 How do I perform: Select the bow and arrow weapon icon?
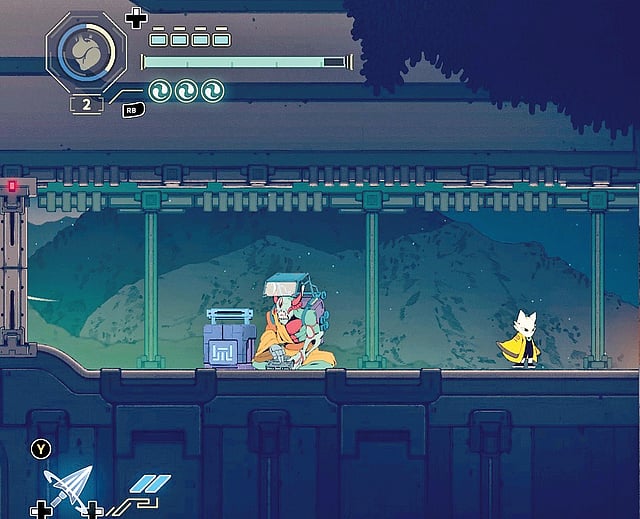(67, 489)
